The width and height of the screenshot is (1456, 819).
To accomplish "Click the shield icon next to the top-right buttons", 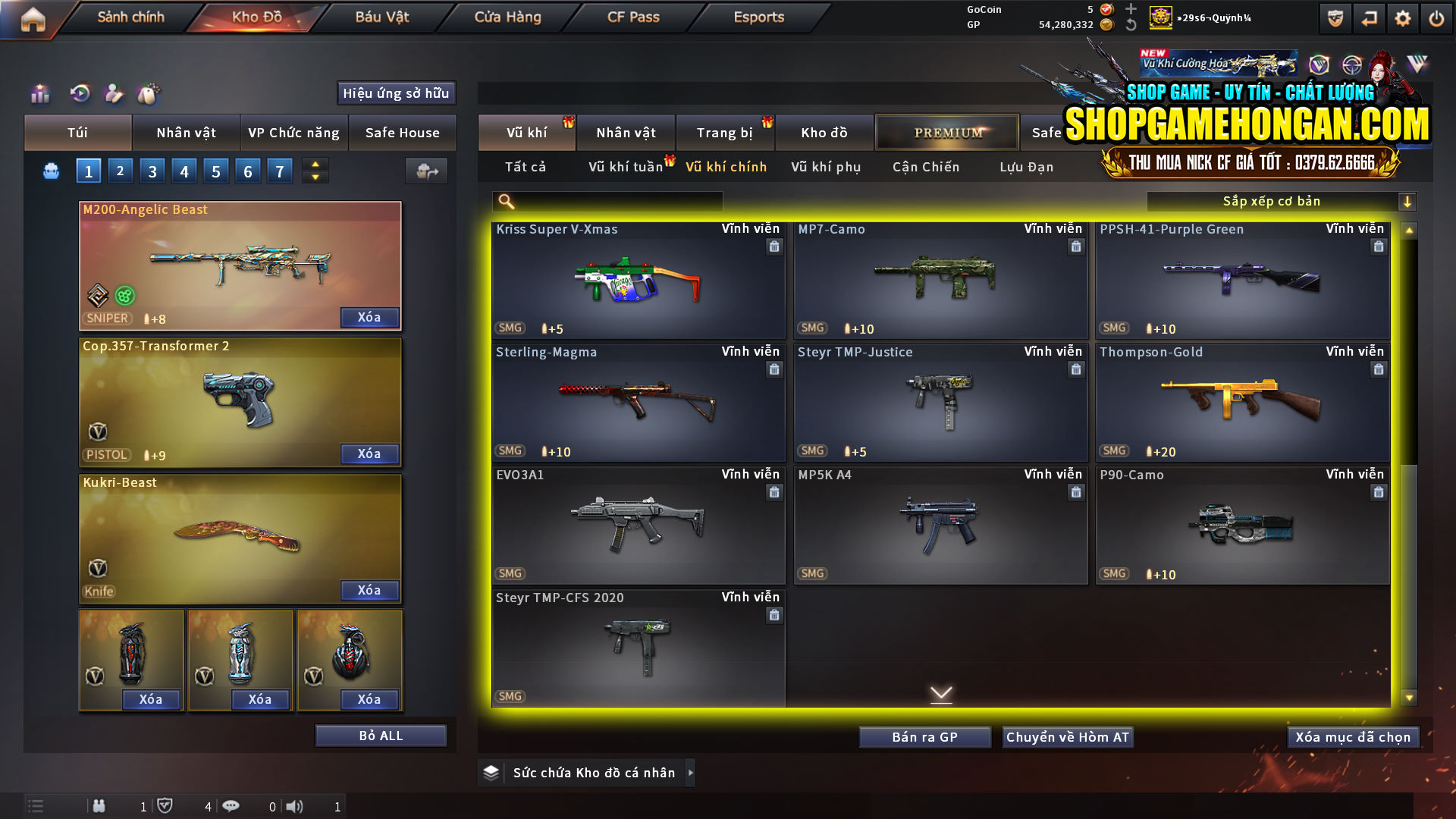I will [x=1335, y=17].
